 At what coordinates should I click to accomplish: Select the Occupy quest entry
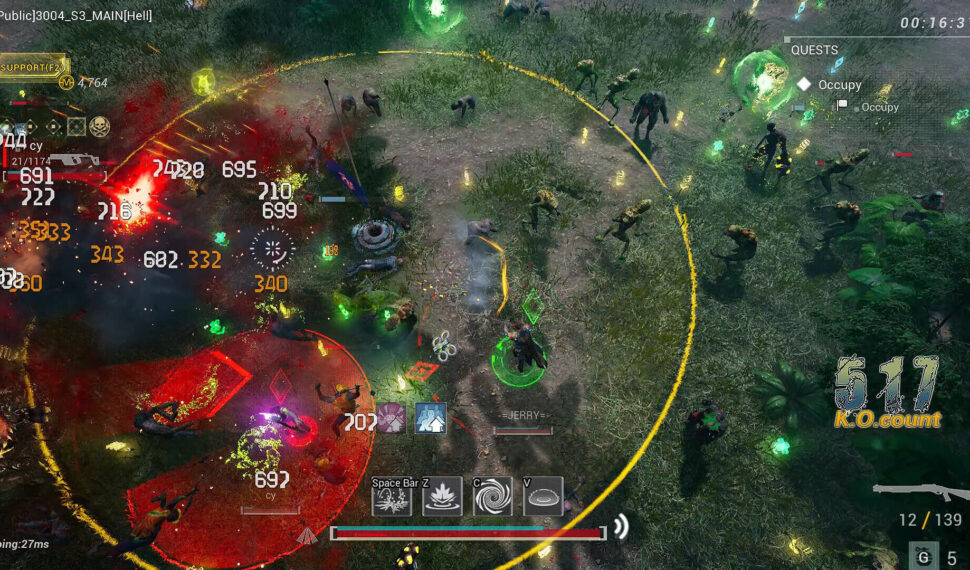pyautogui.click(x=838, y=85)
